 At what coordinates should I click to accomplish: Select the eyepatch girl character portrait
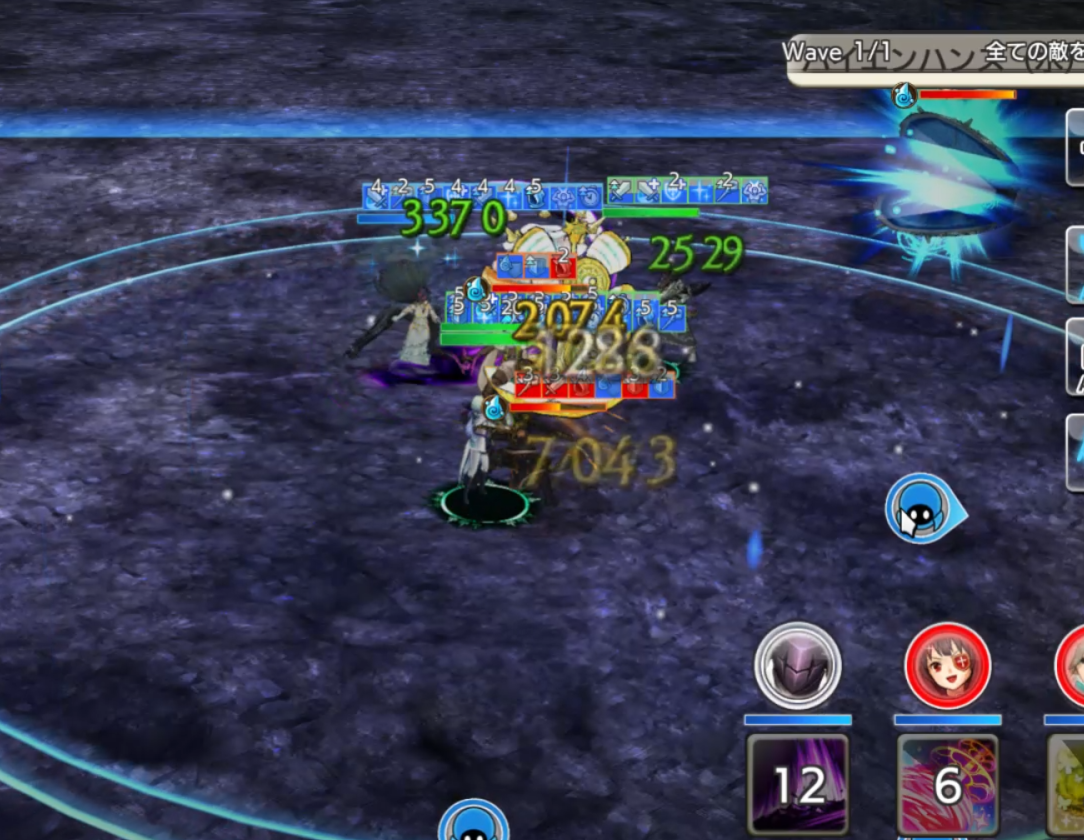[947, 666]
